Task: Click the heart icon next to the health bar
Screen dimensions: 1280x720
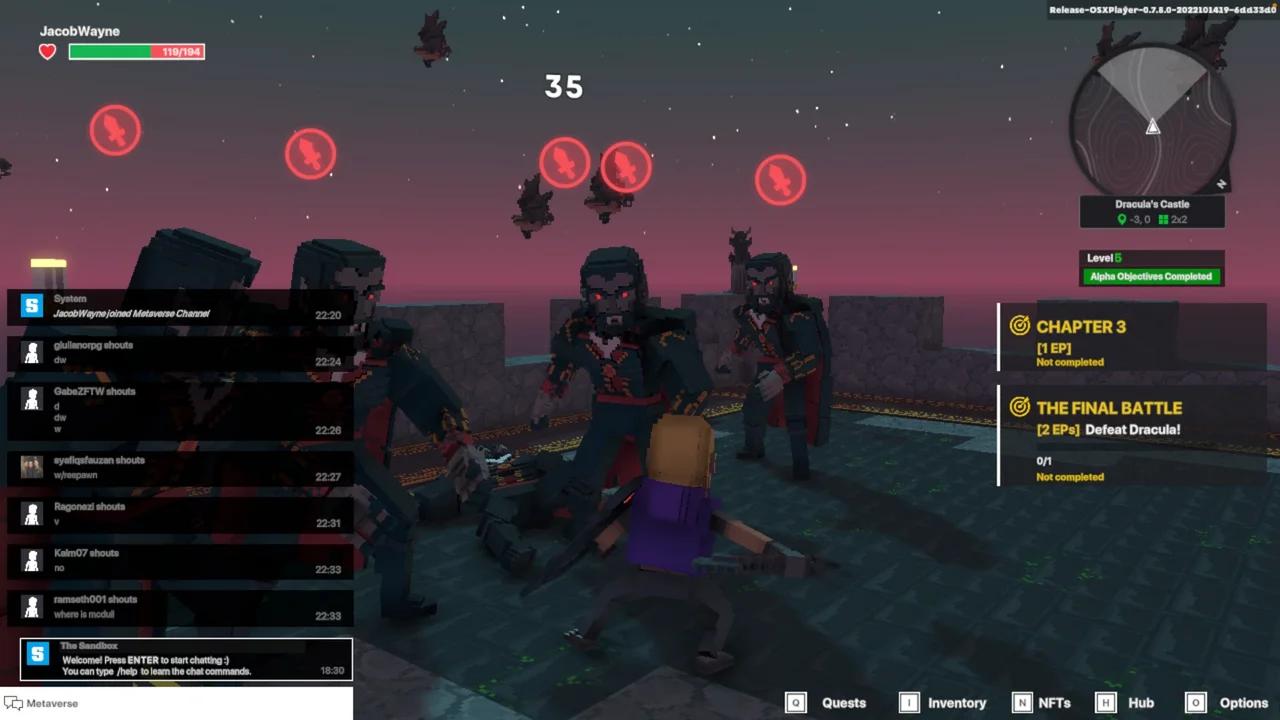Action: pos(46,51)
